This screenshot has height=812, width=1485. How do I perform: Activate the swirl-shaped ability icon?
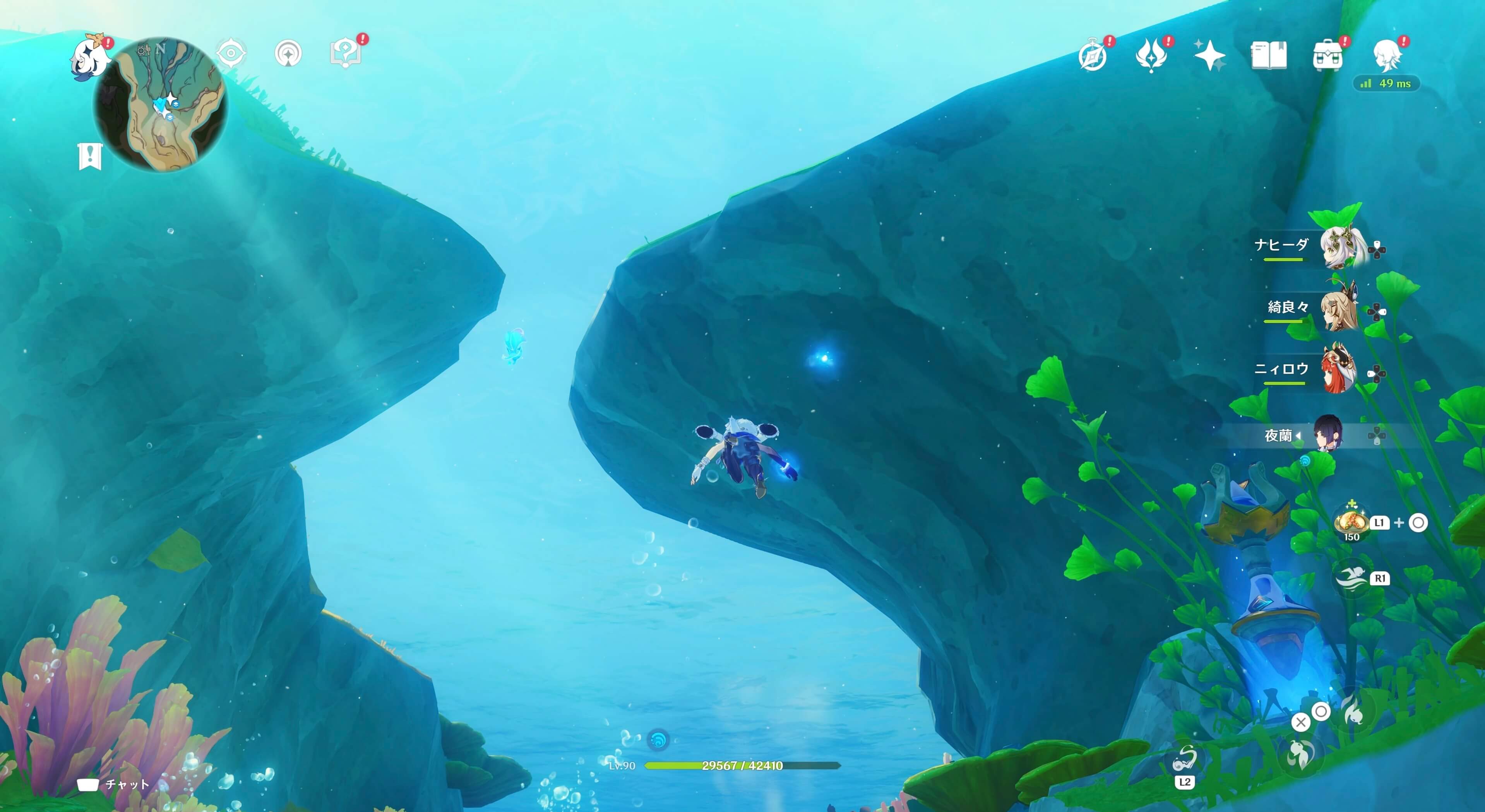[1185, 760]
